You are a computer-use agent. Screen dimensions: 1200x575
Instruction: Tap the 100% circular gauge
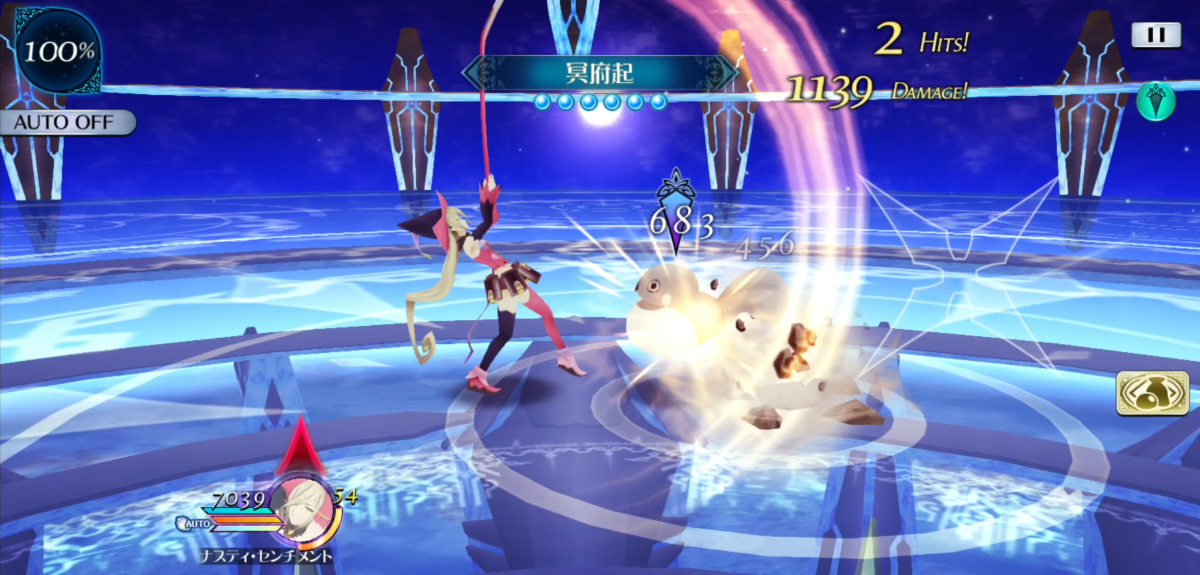click(58, 50)
